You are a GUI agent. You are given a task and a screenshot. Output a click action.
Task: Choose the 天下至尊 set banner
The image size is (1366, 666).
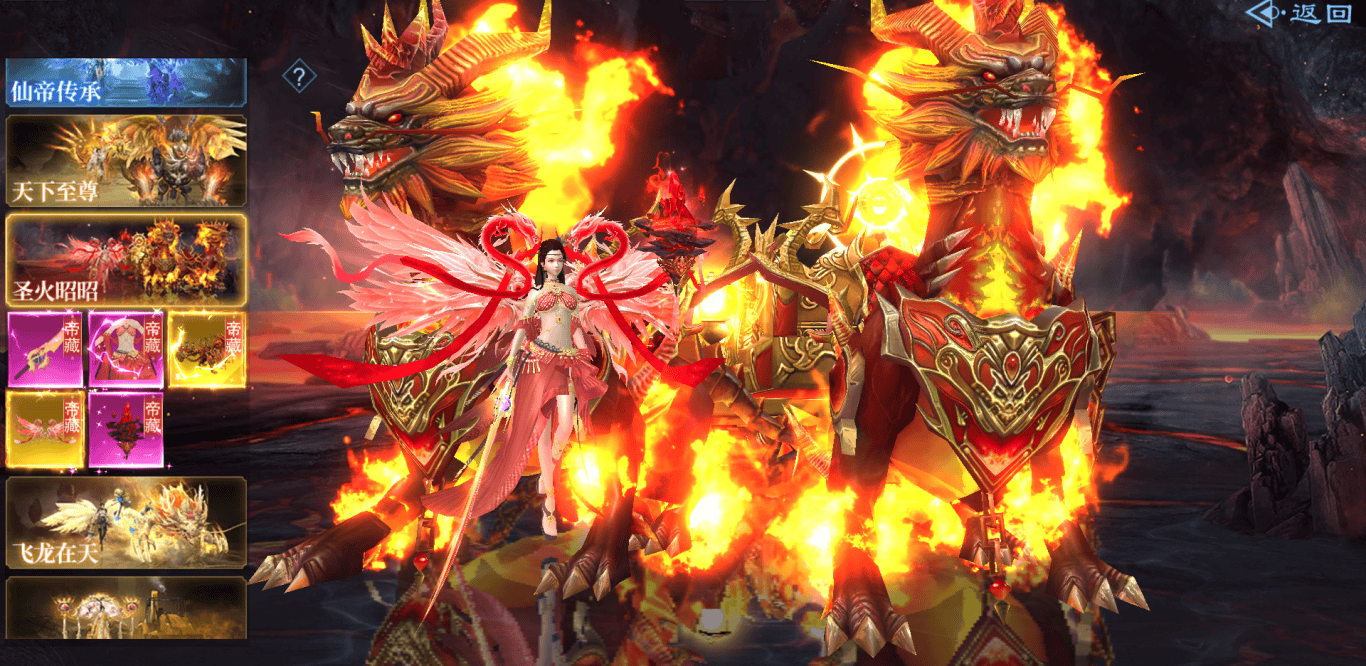coord(126,161)
